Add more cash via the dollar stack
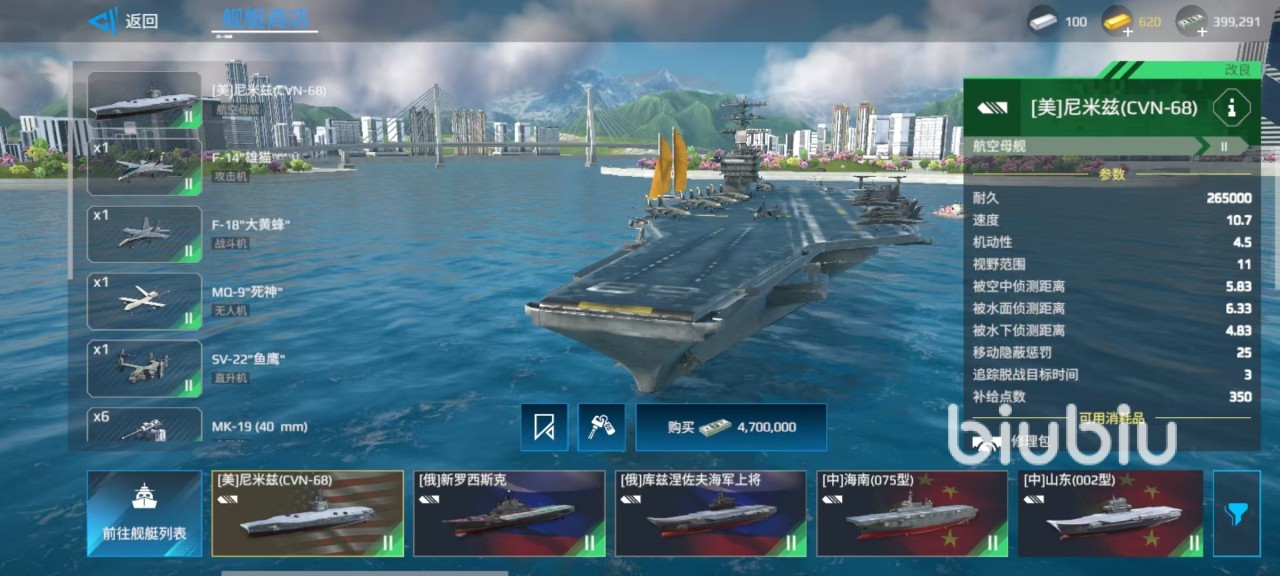 click(x=1191, y=22)
